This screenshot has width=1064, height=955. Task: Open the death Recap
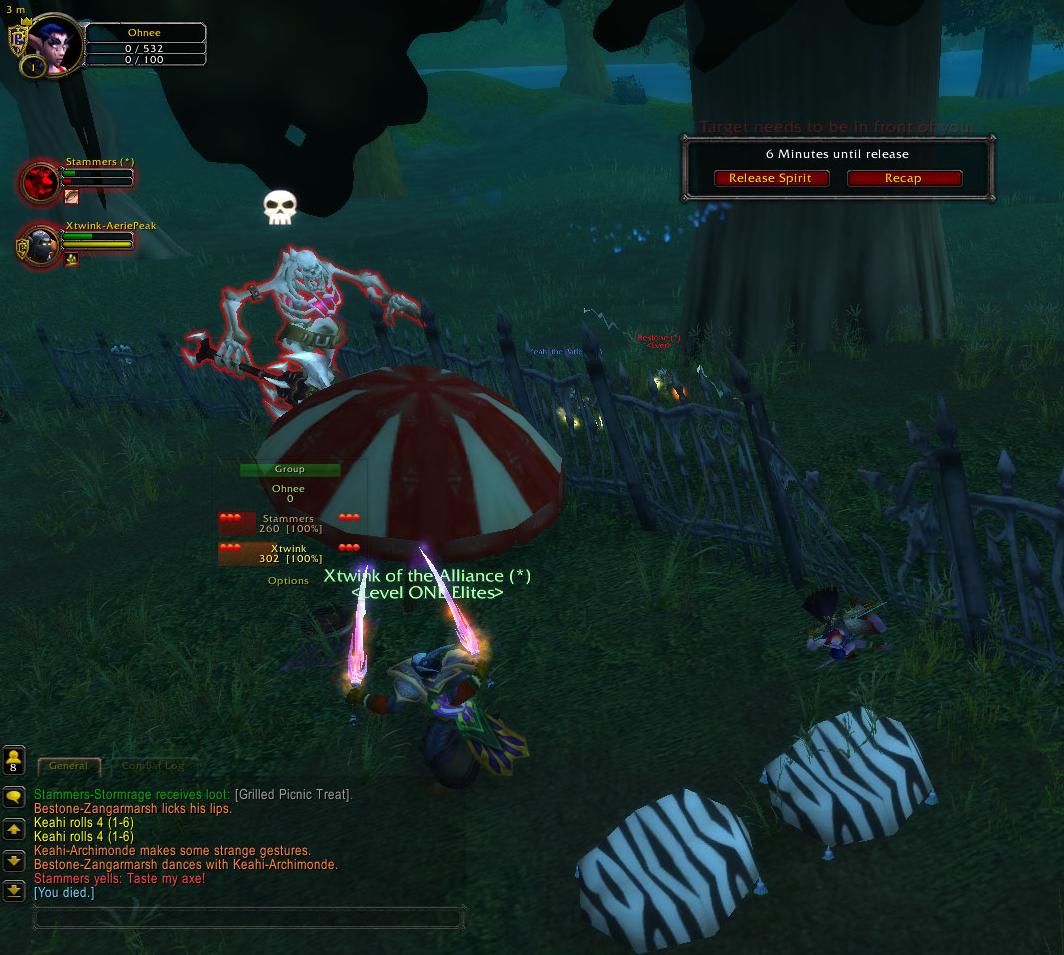coord(903,178)
